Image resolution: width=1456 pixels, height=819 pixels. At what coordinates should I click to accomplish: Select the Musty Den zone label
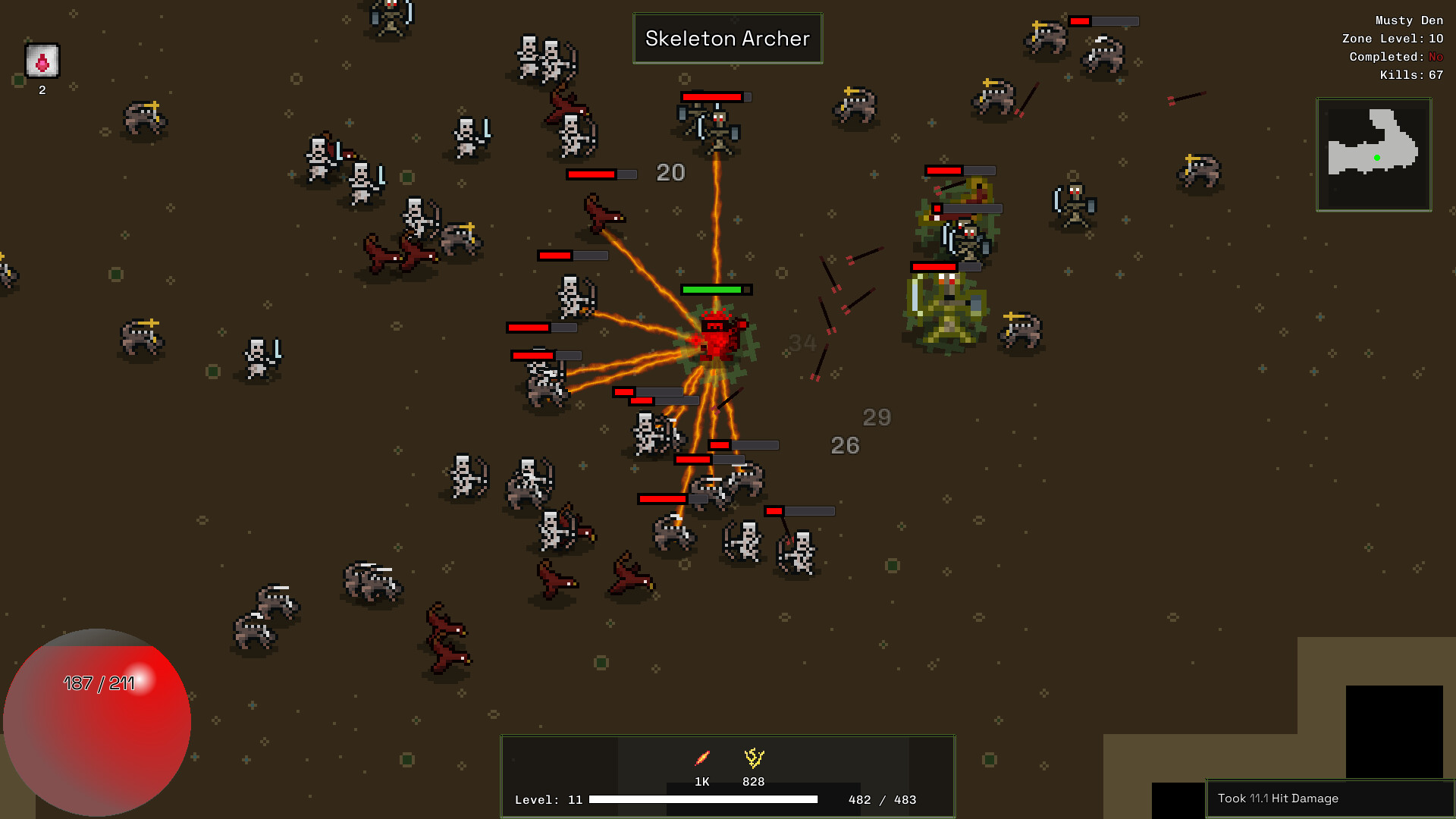click(x=1408, y=20)
